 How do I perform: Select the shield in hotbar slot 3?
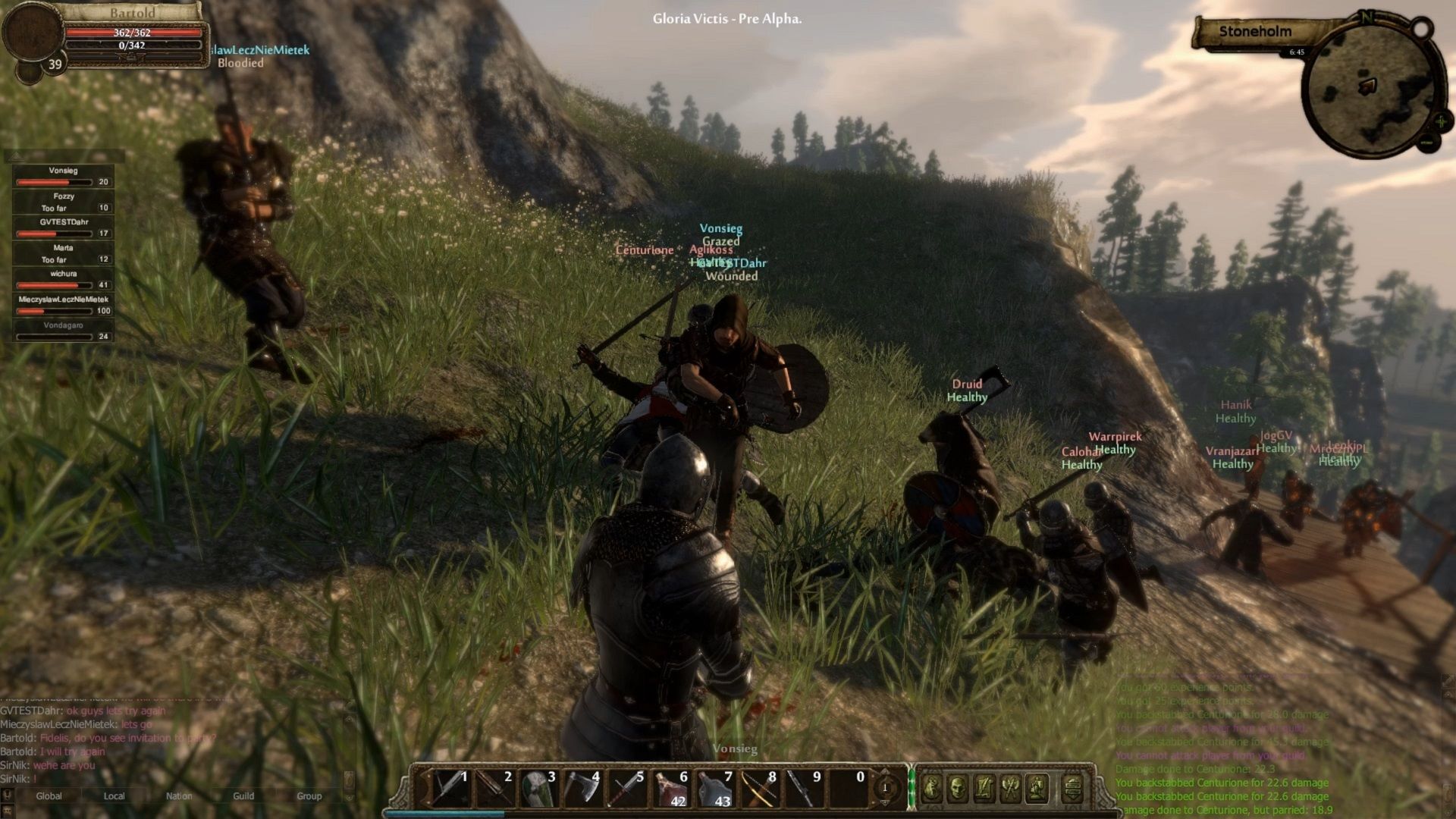(x=537, y=789)
